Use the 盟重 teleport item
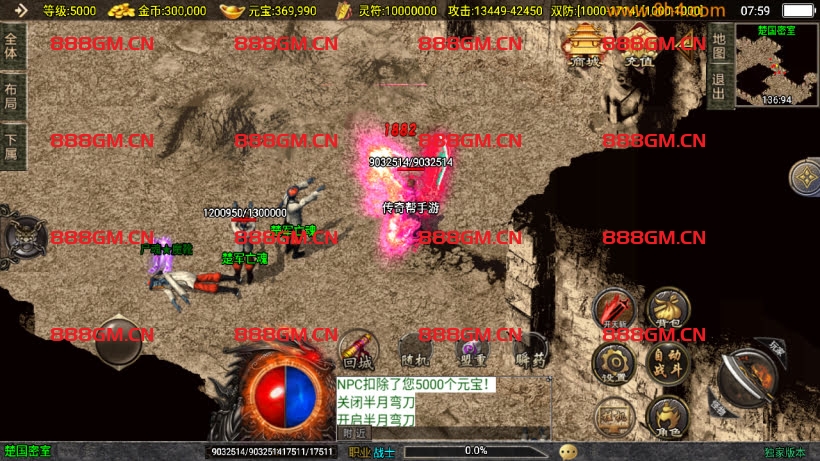The height and width of the screenshot is (461, 820). pos(472,350)
